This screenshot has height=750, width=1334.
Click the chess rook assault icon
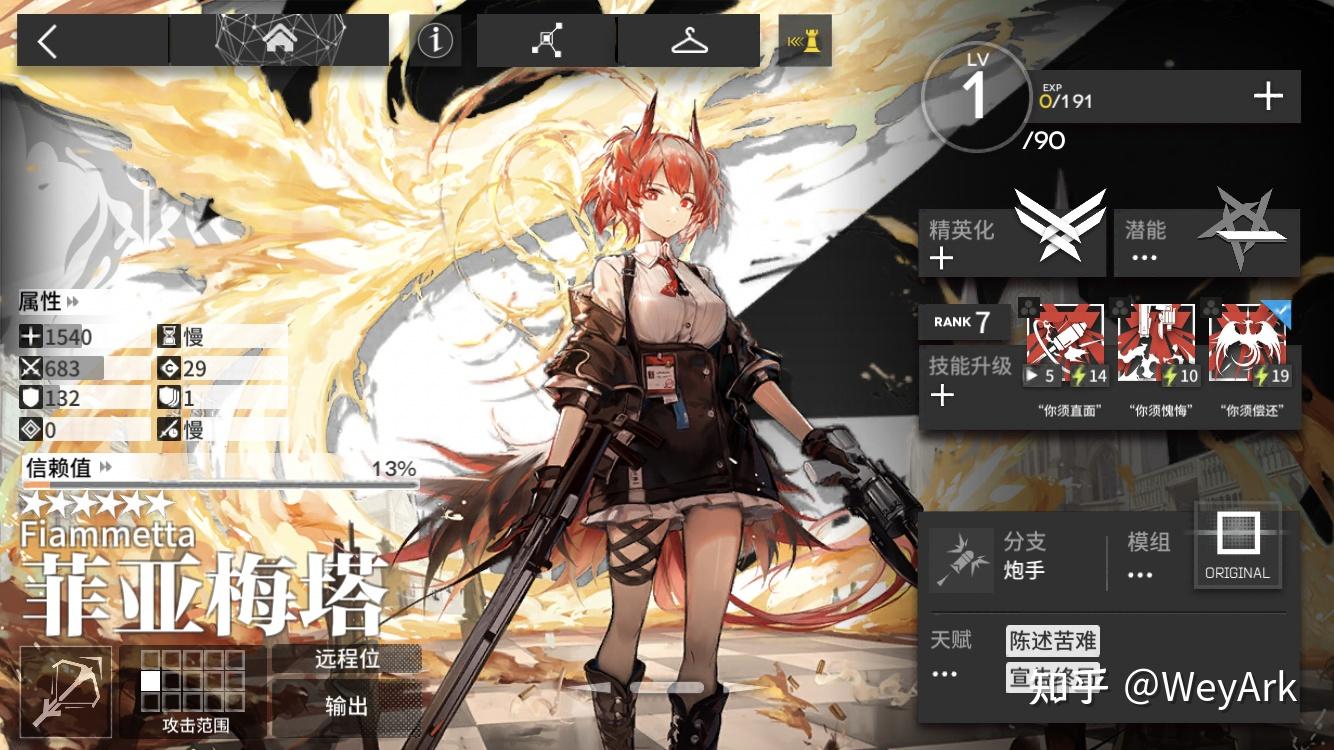[805, 41]
